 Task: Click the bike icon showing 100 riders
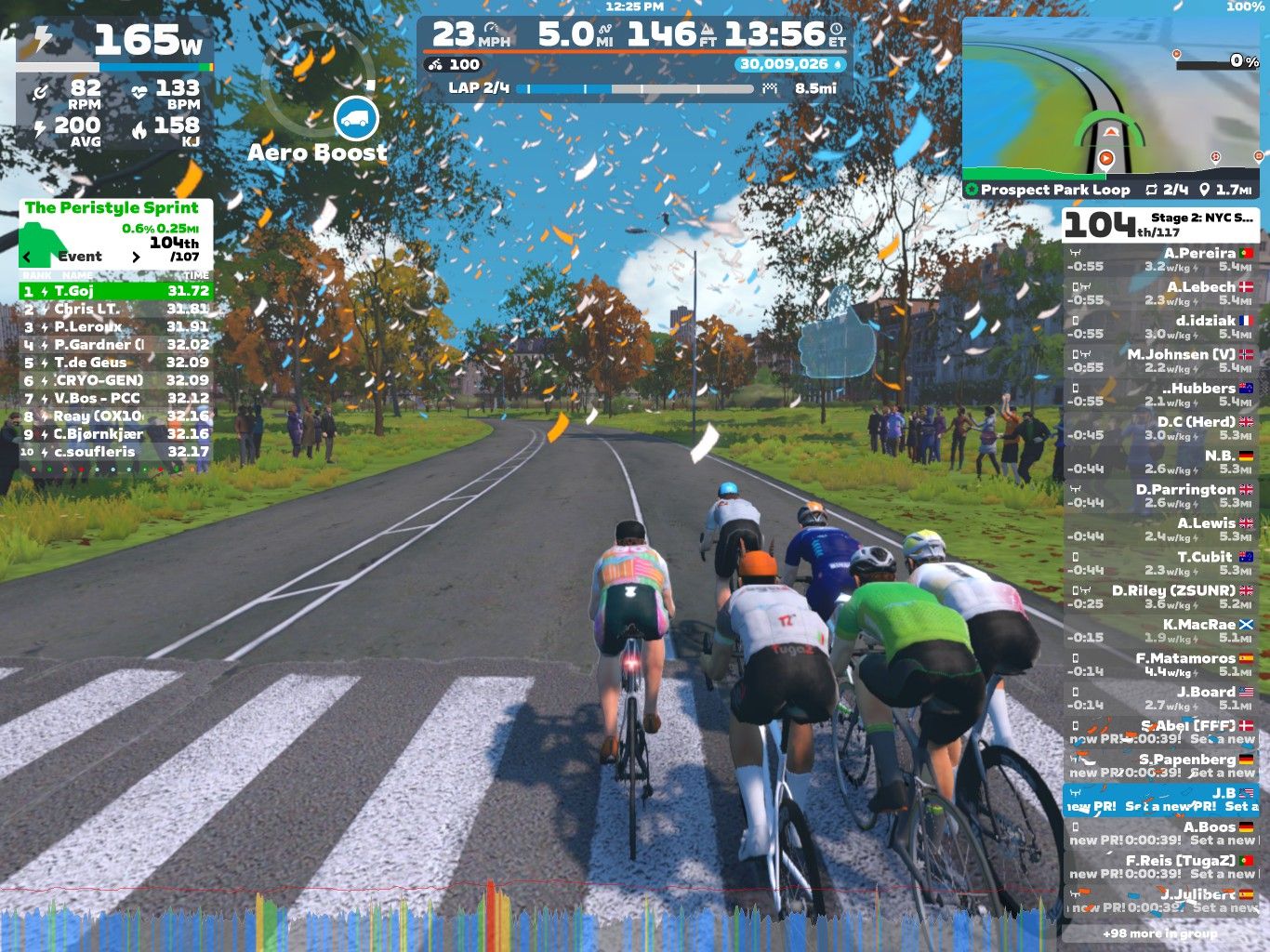click(x=435, y=64)
